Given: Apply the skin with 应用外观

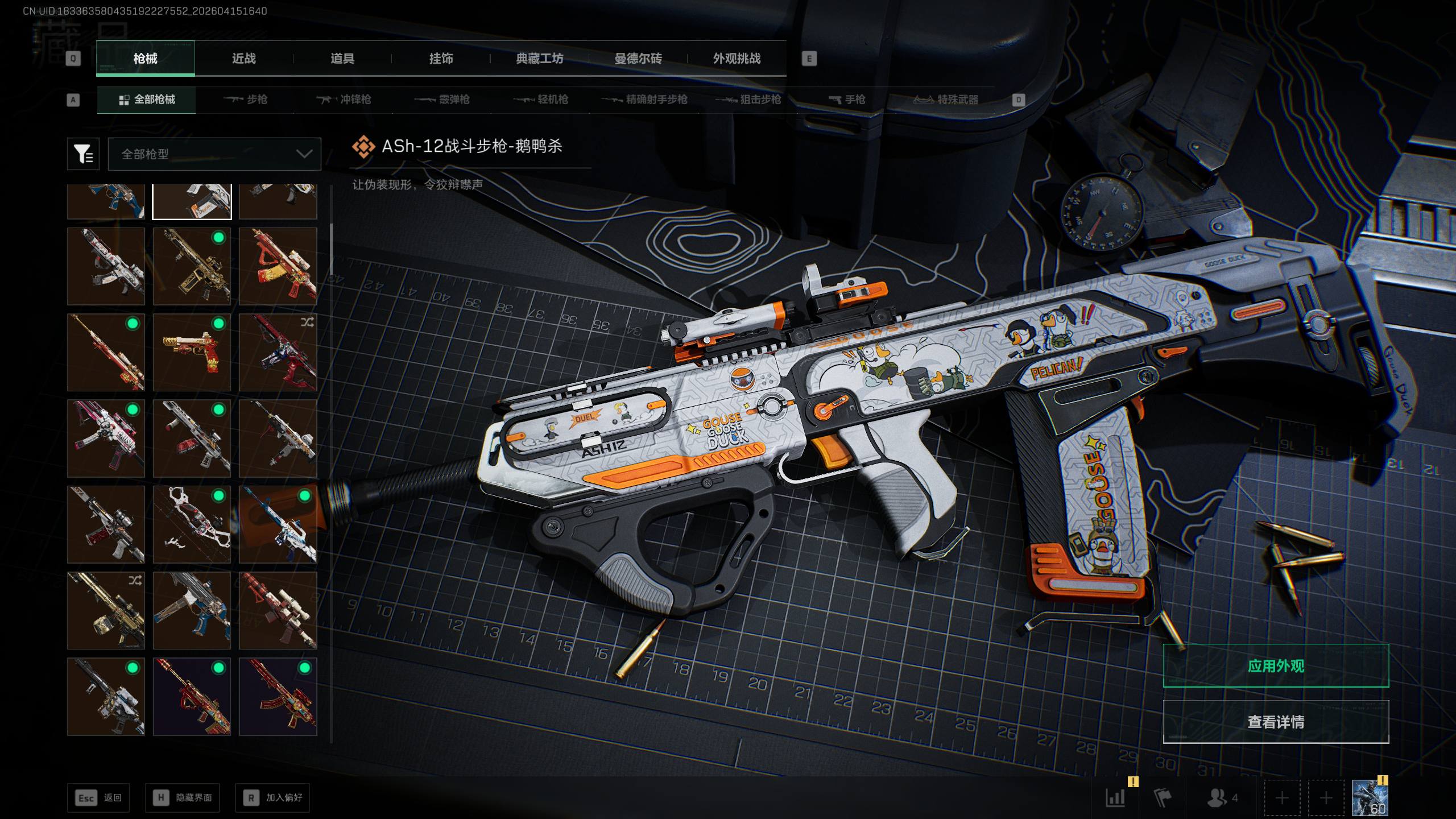Looking at the screenshot, I should [x=1276, y=666].
